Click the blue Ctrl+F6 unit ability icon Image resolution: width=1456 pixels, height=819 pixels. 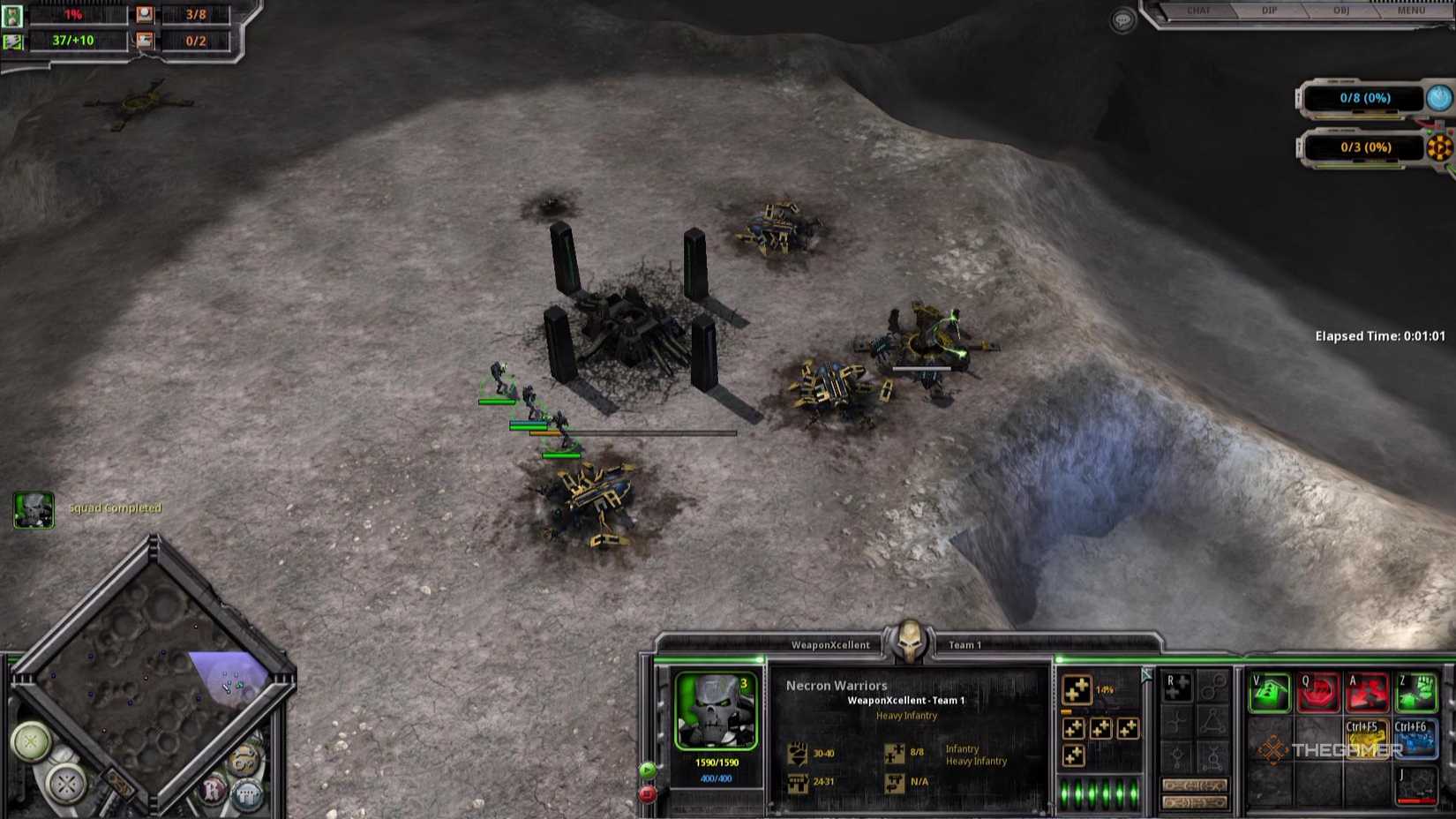click(1415, 740)
